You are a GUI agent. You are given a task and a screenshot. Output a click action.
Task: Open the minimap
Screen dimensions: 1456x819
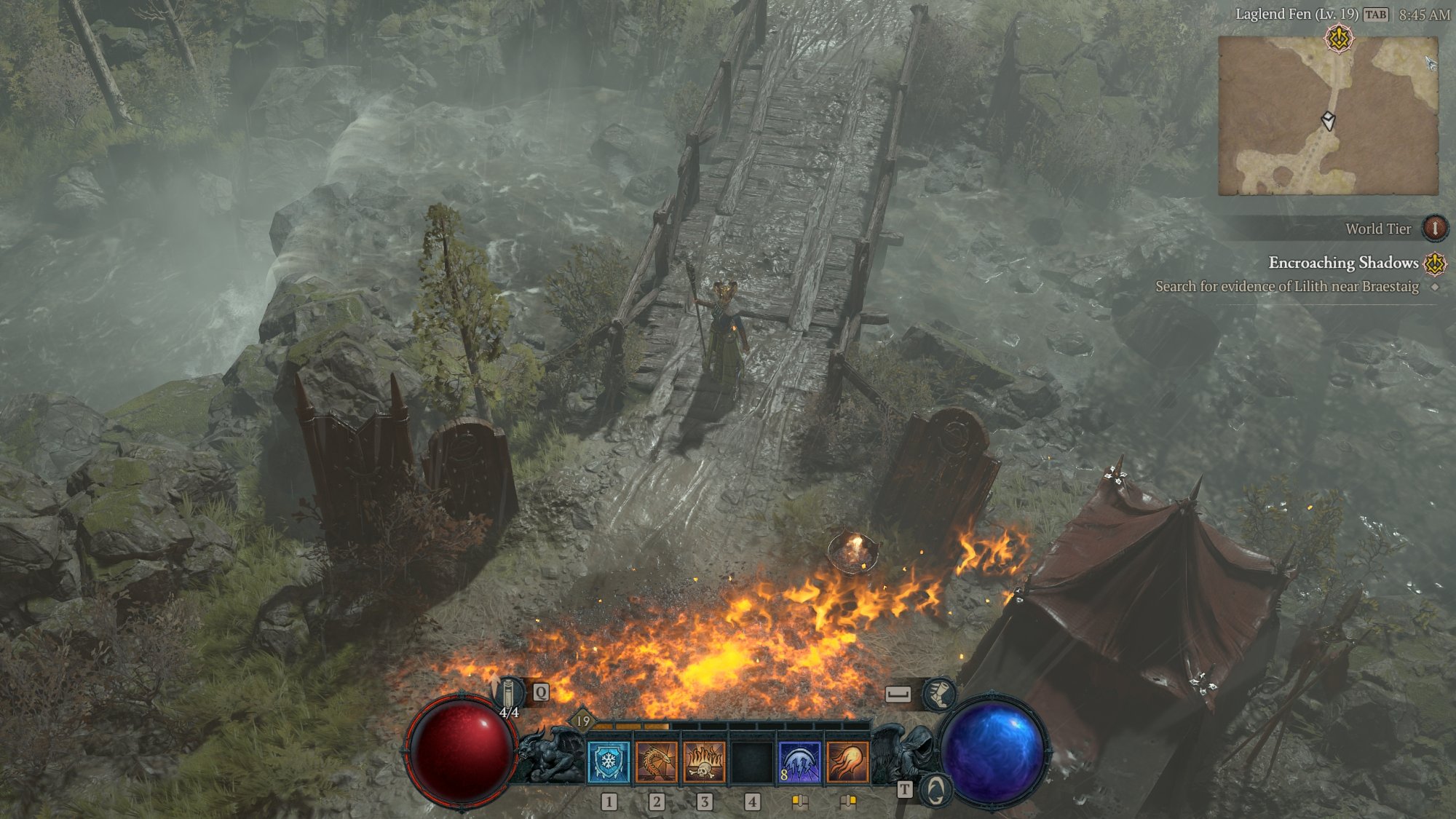click(x=1328, y=116)
